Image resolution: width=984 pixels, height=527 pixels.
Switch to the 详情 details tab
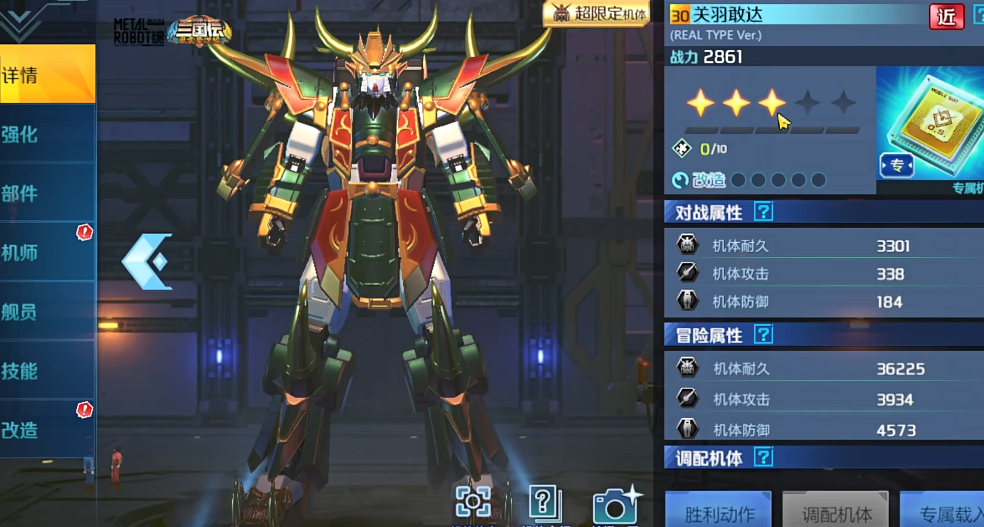[46, 75]
